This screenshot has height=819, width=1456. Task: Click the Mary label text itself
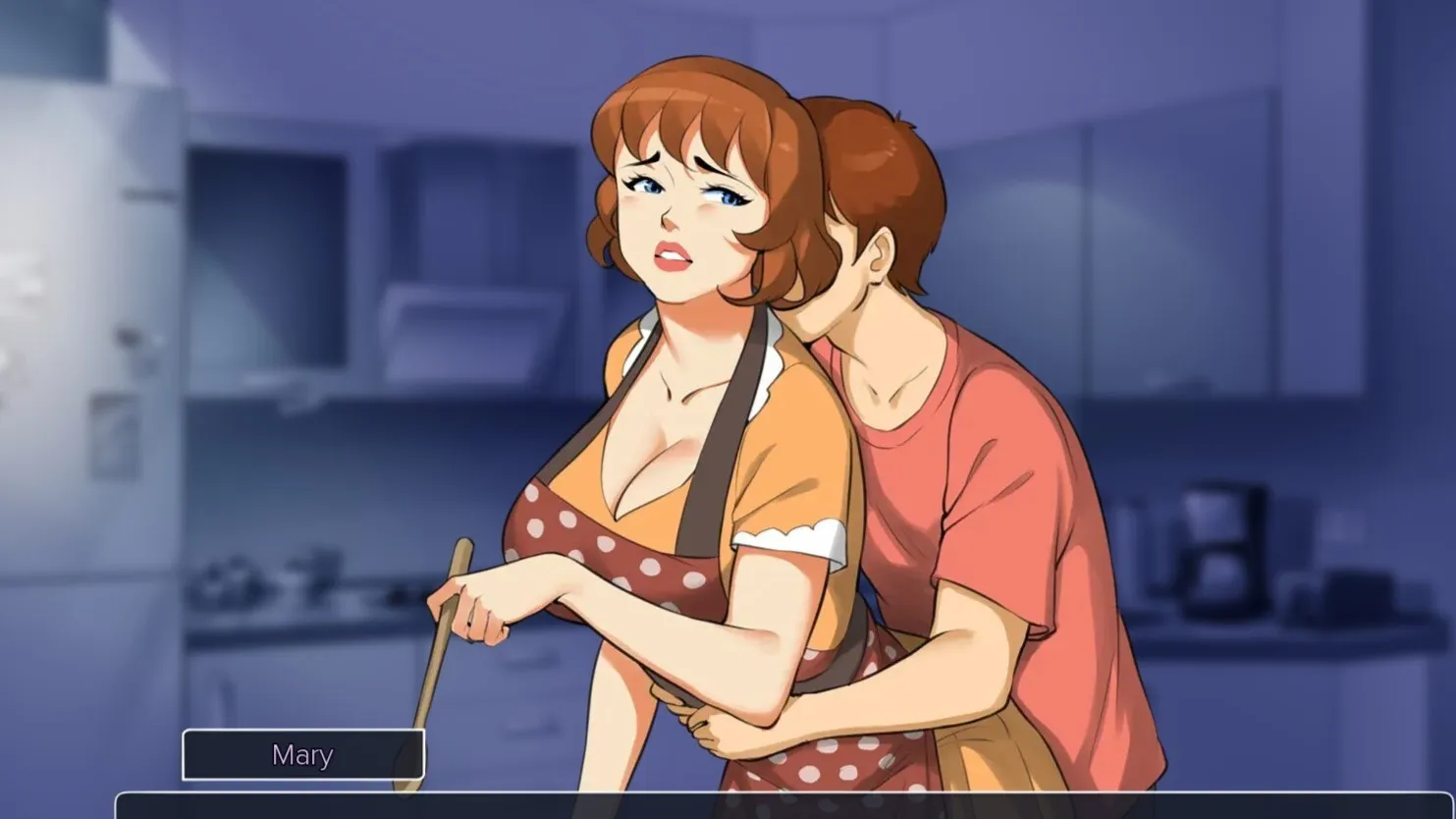tap(302, 754)
